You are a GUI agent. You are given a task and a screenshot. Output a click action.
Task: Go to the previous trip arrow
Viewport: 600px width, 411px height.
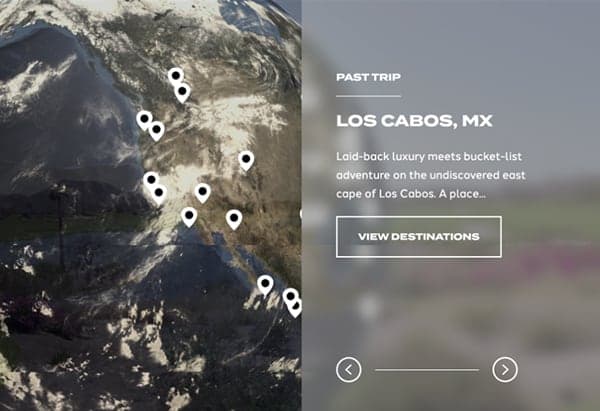pyautogui.click(x=348, y=370)
